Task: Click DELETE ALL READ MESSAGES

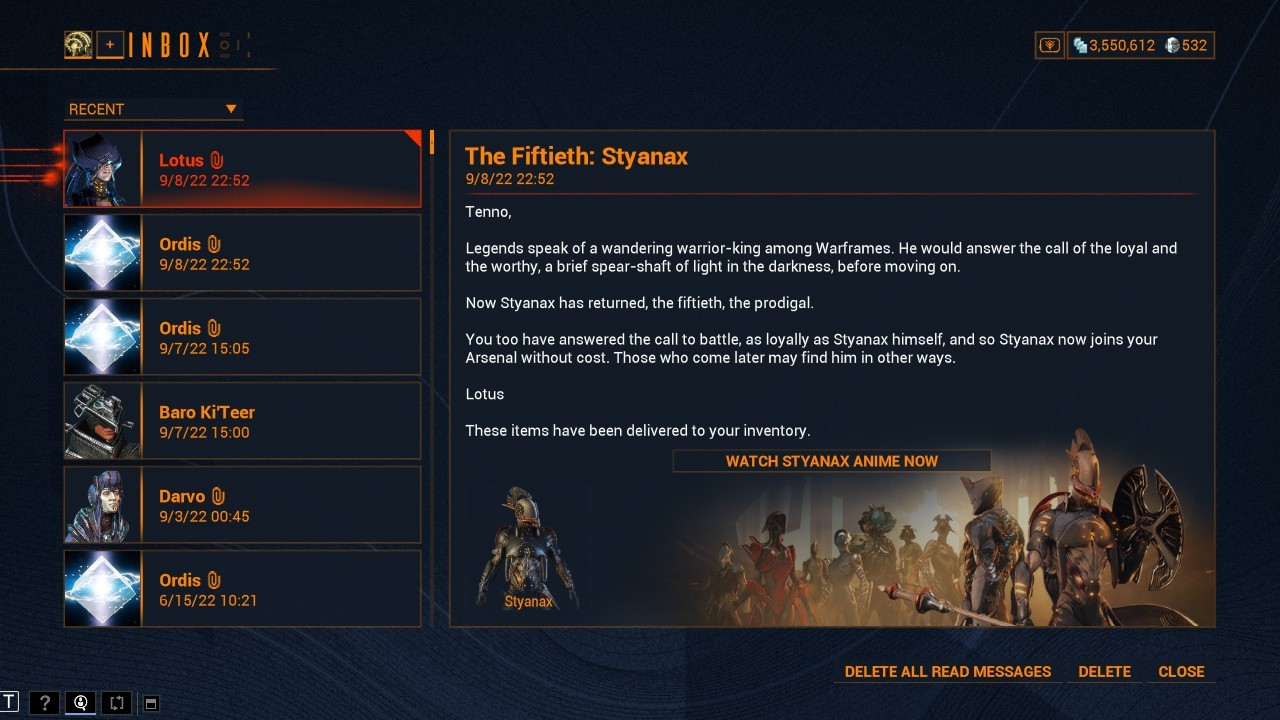Action: coord(946,671)
